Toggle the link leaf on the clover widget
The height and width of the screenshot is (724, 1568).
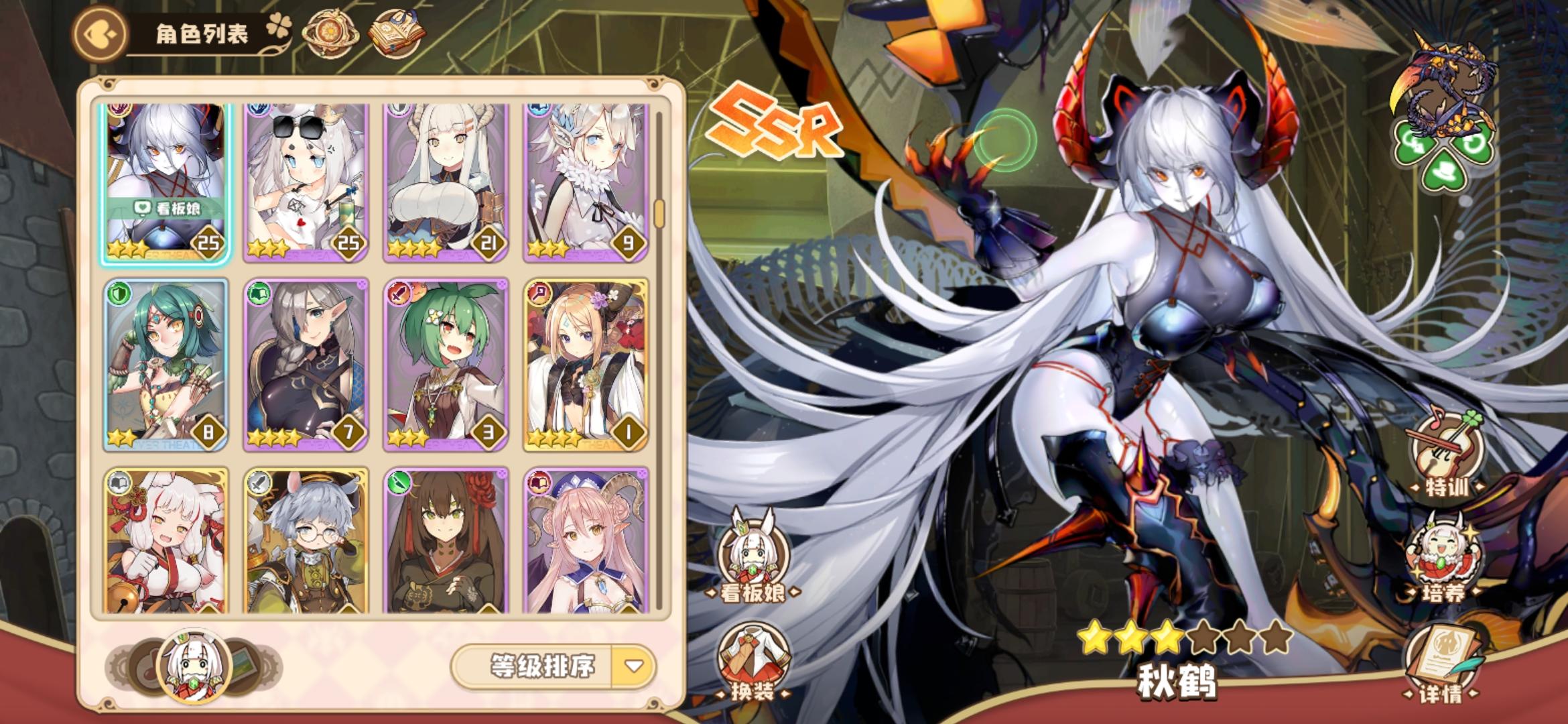1413,141
